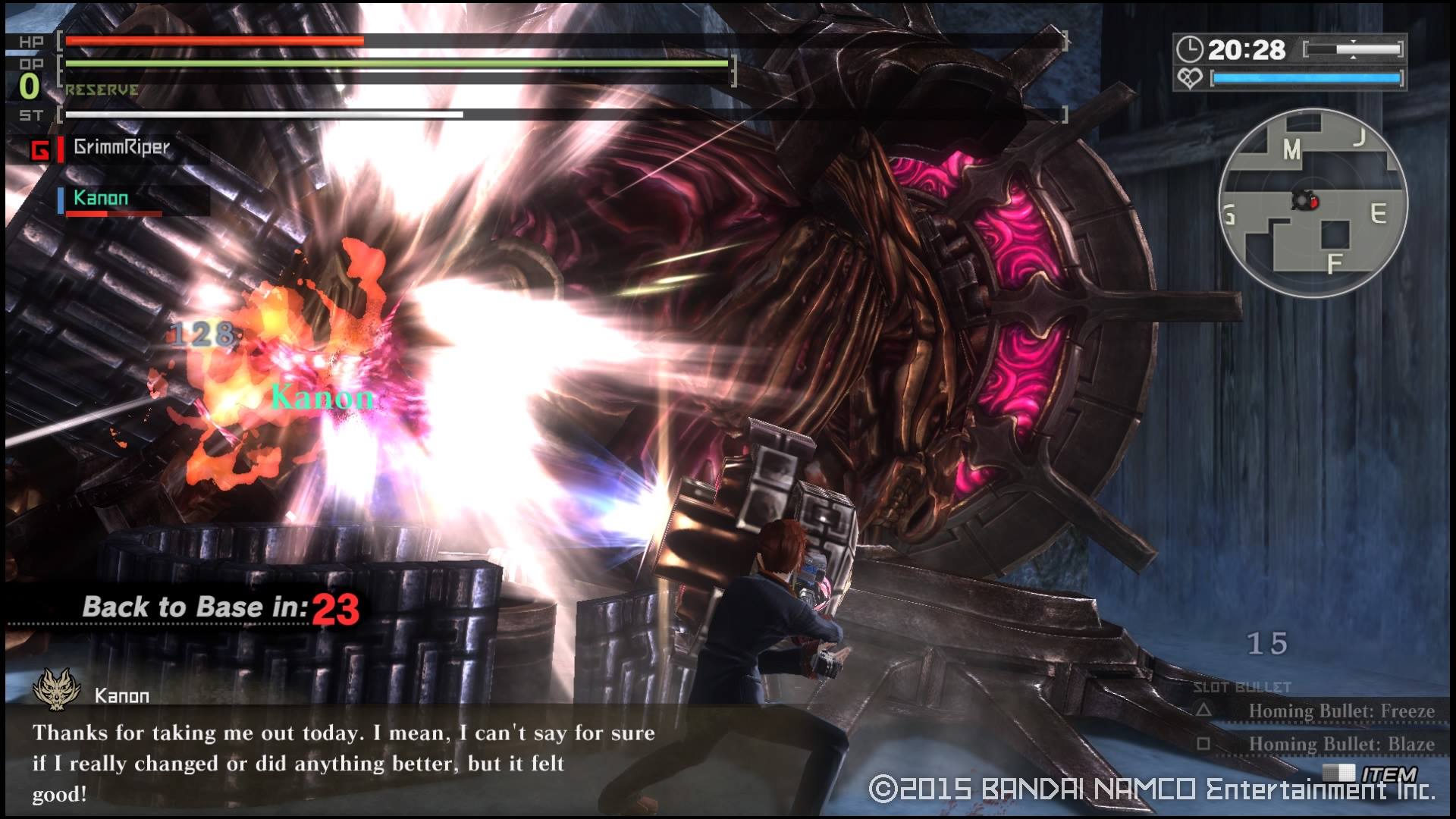1456x819 pixels.
Task: Choose Homing Bullet: Blaze slot
Action: (1340, 744)
